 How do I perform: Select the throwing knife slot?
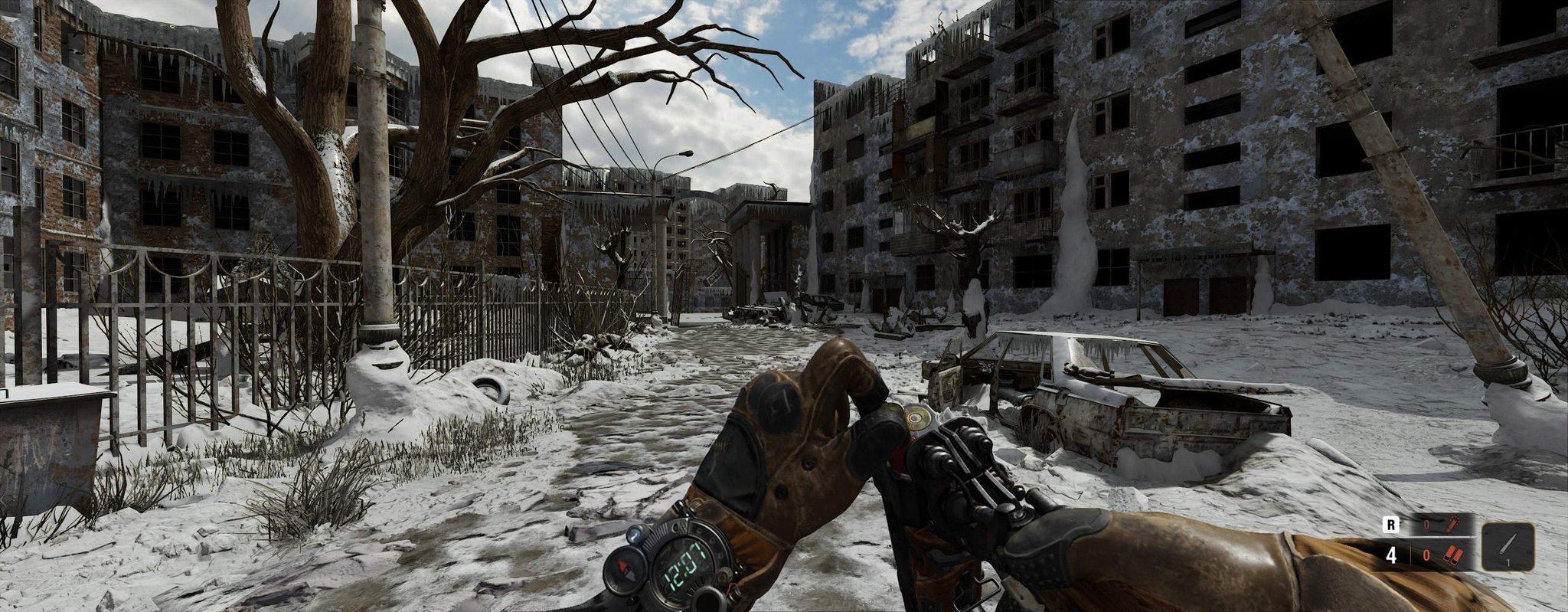pyautogui.click(x=1508, y=547)
